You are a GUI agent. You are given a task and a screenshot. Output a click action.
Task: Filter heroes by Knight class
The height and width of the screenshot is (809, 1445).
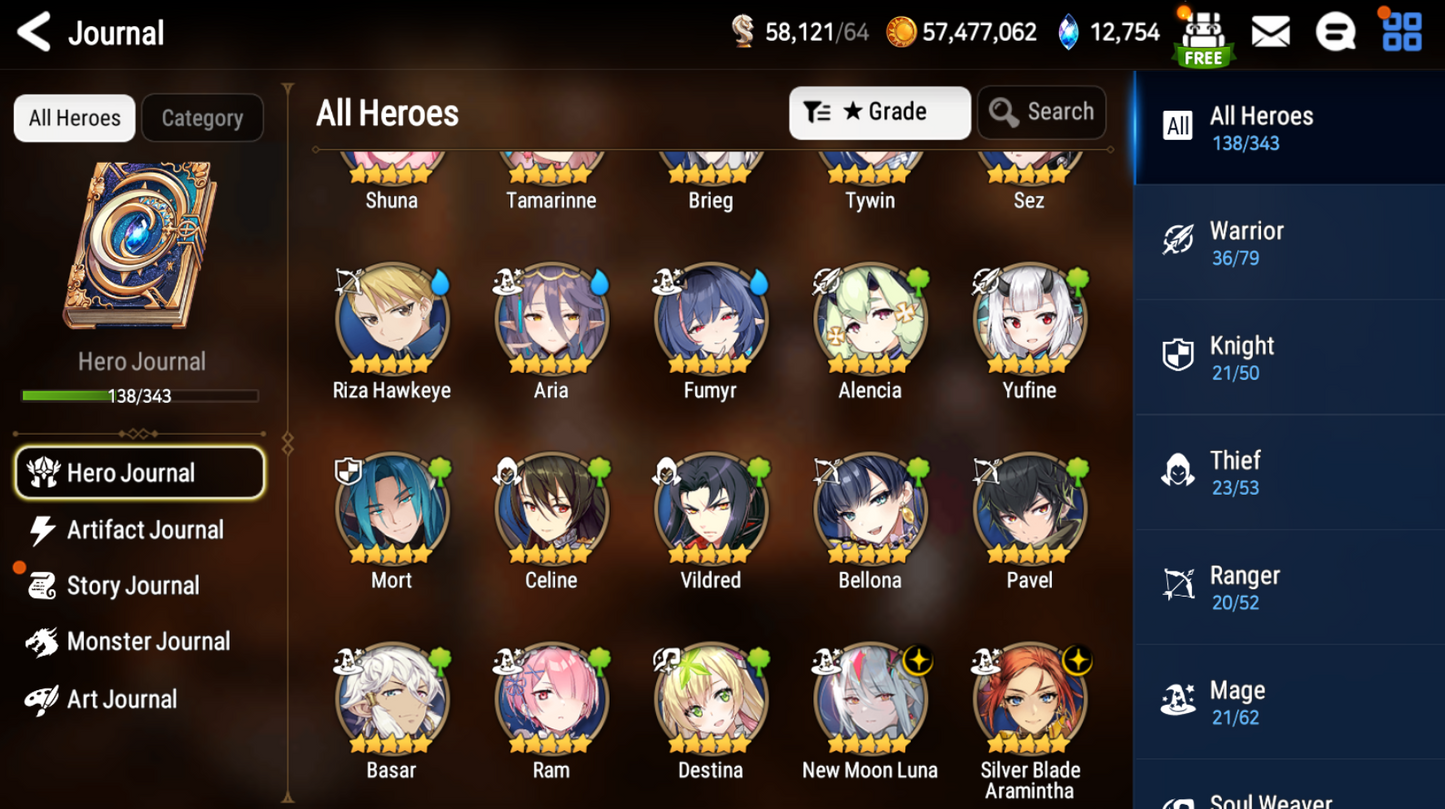click(x=1288, y=358)
